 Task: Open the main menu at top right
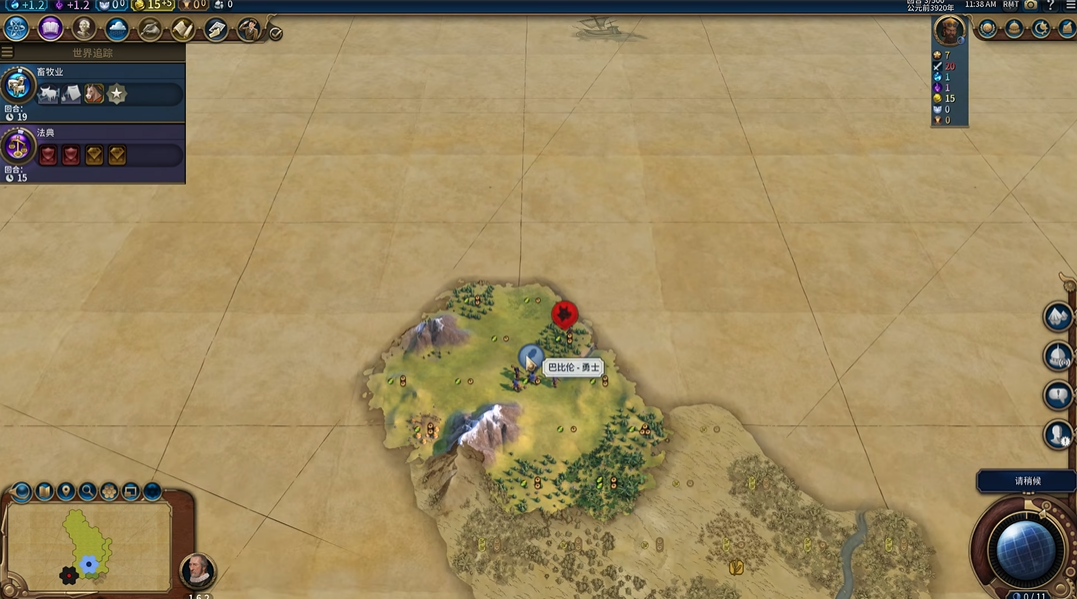[1068, 5]
